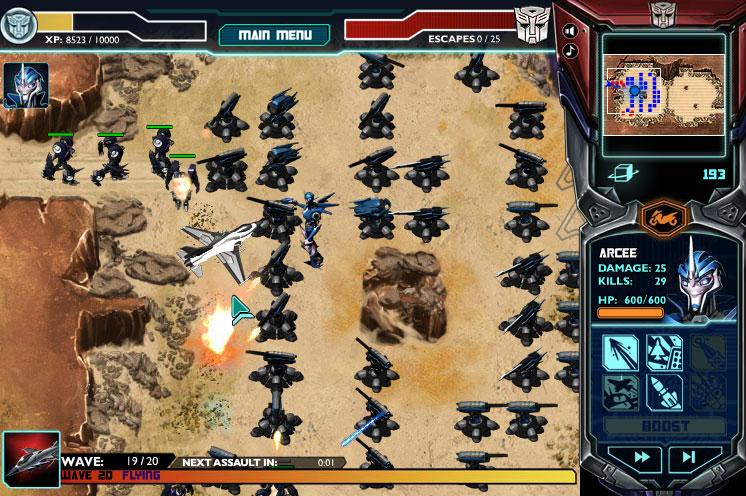Toggle the music note button
The image size is (746, 496).
pos(570,50)
